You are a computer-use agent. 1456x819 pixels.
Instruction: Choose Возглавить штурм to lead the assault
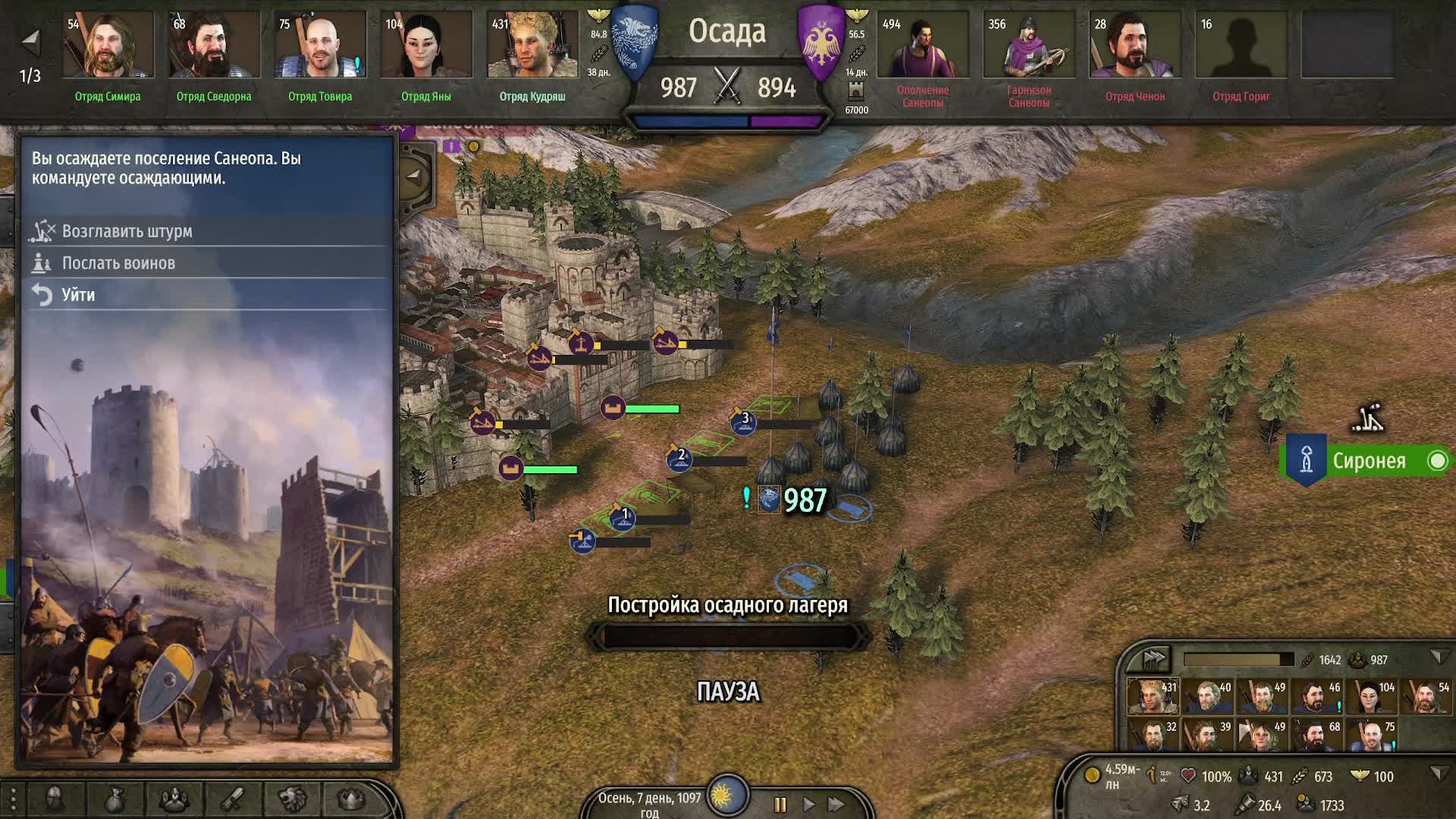127,231
